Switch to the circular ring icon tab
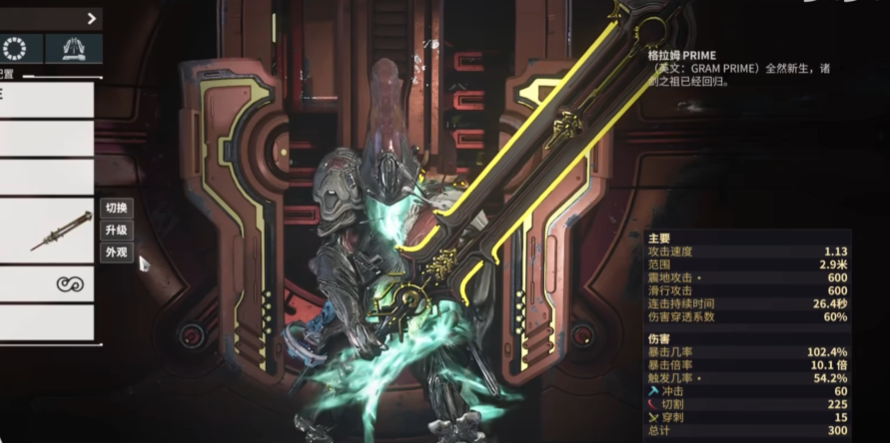Image resolution: width=890 pixels, height=443 pixels. pyautogui.click(x=15, y=48)
